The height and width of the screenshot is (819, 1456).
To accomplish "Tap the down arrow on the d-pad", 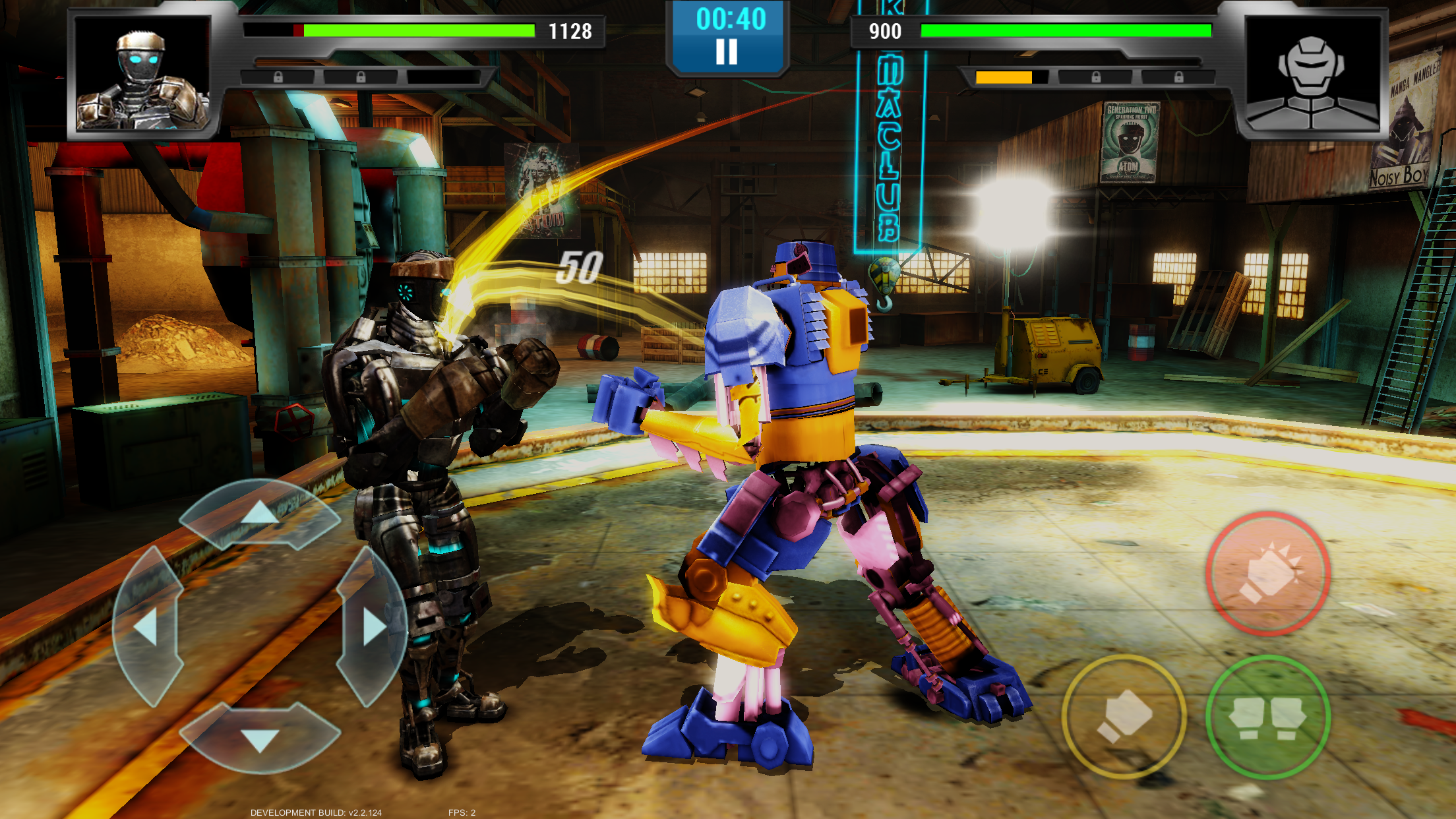I will (260, 739).
